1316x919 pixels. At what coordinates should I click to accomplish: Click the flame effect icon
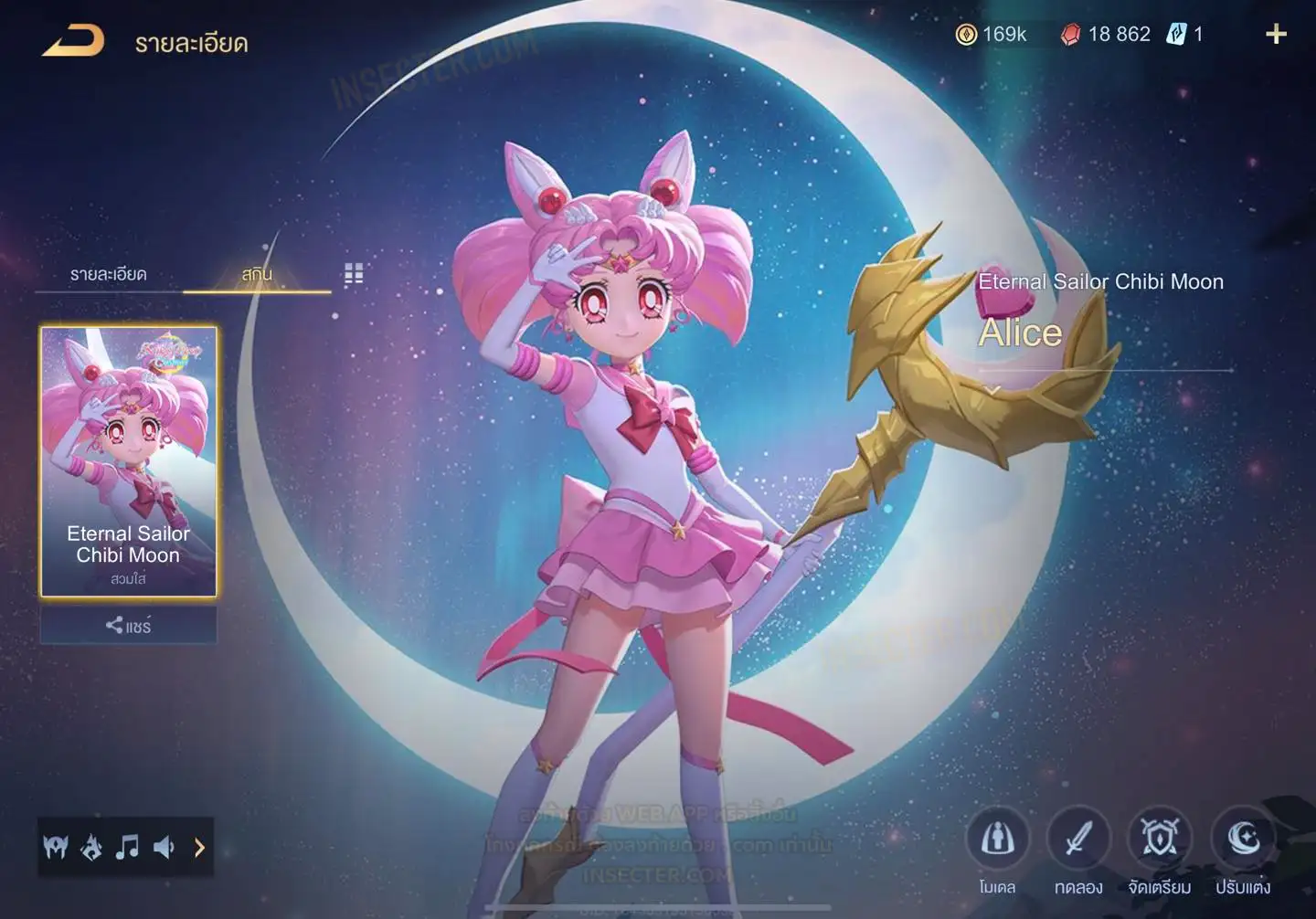91,848
